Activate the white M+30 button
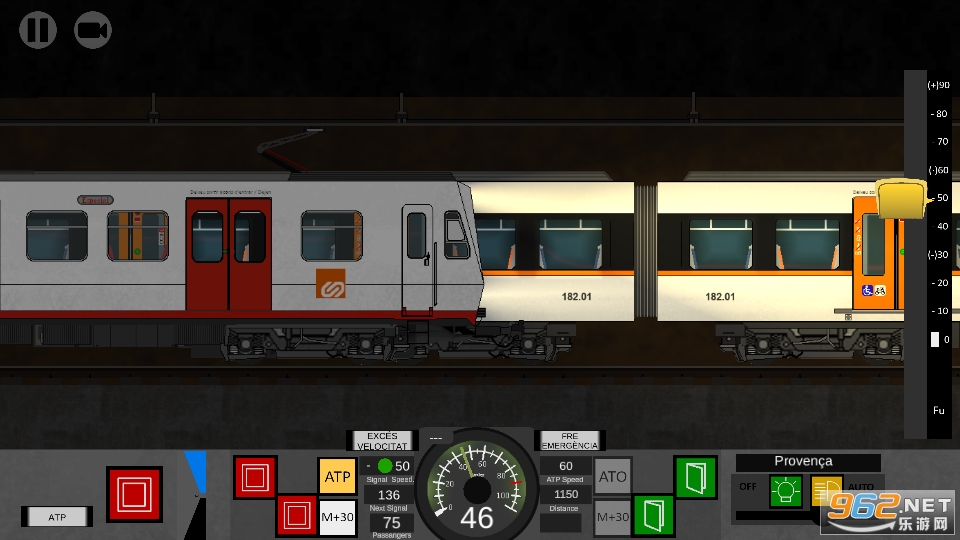The image size is (960, 540). pos(337,516)
